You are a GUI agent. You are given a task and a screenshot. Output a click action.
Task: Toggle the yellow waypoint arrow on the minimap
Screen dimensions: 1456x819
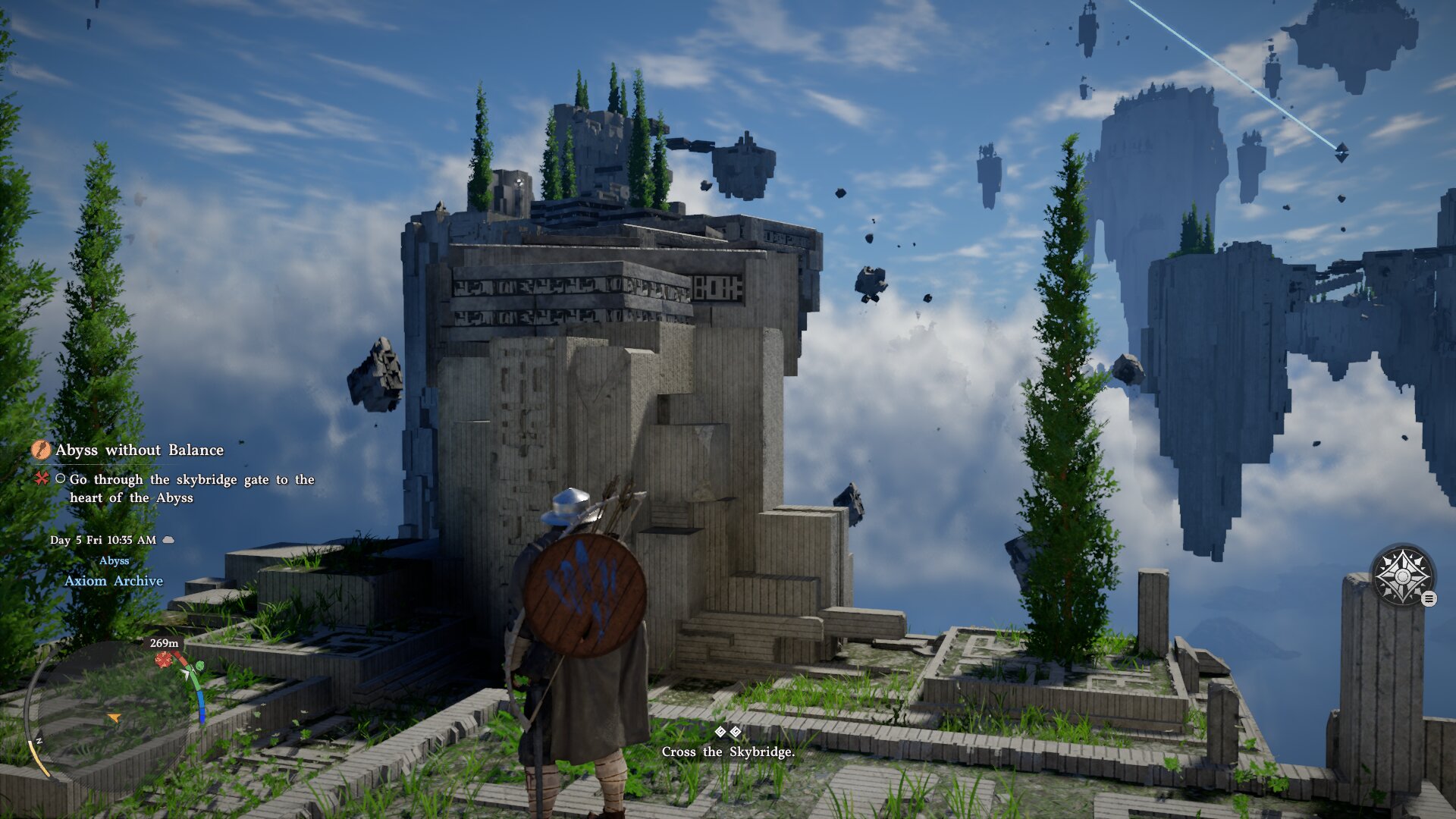115,718
